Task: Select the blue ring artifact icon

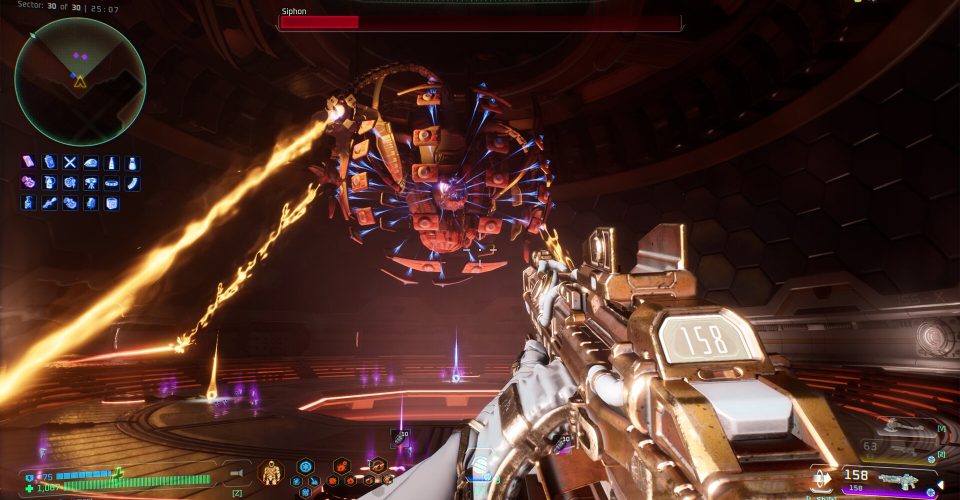Action: click(x=111, y=183)
